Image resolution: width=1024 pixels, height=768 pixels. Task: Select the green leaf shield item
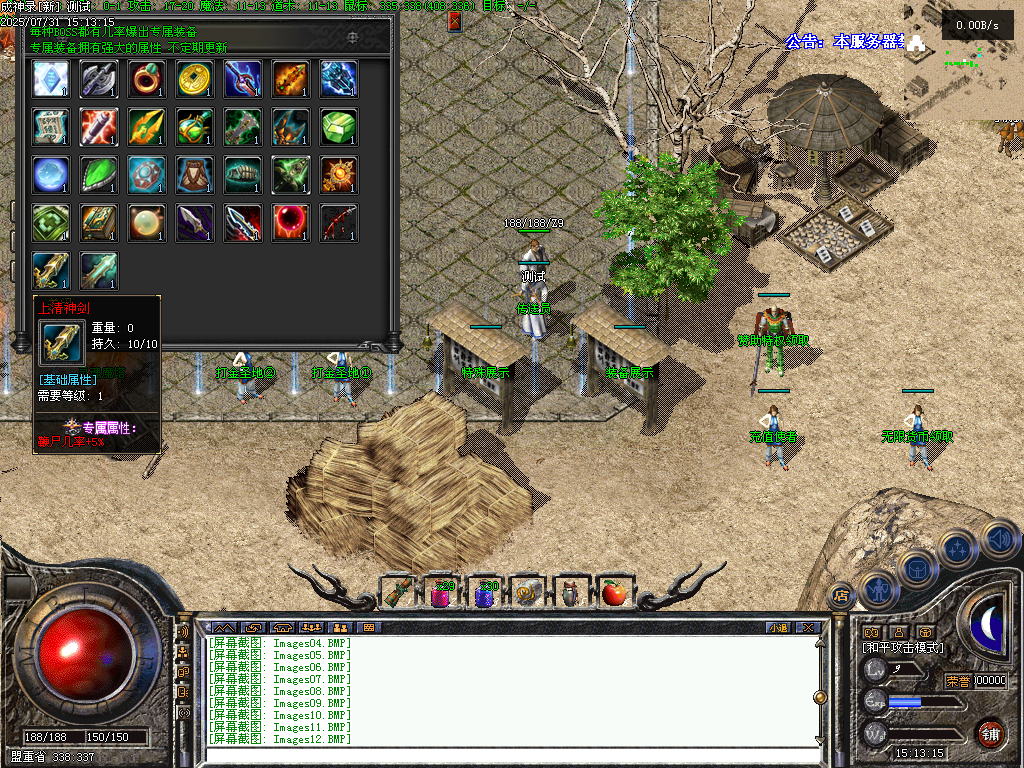click(99, 175)
